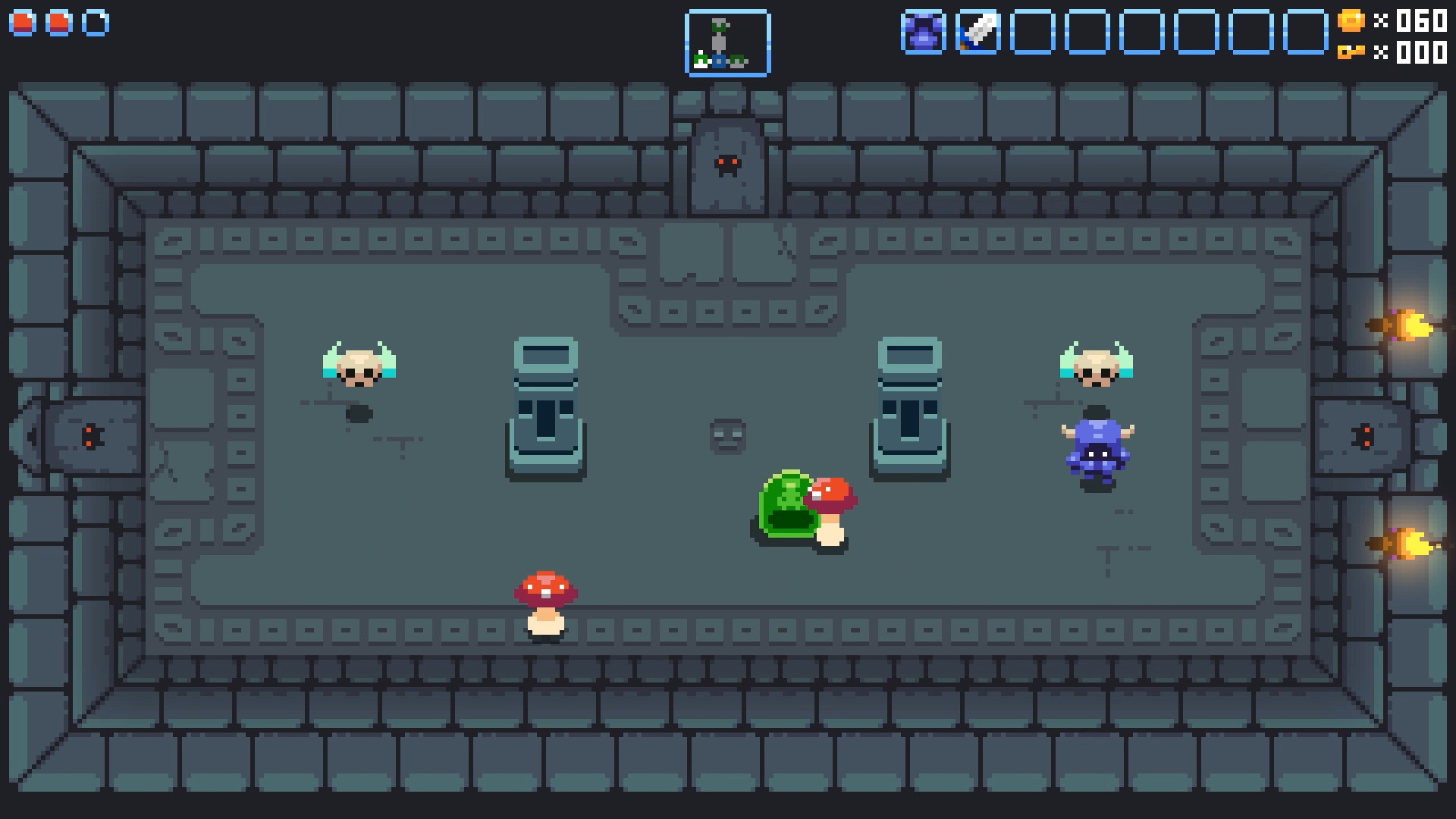The image size is (1456, 819).
Task: Click the left stone statue
Action: coord(548,409)
